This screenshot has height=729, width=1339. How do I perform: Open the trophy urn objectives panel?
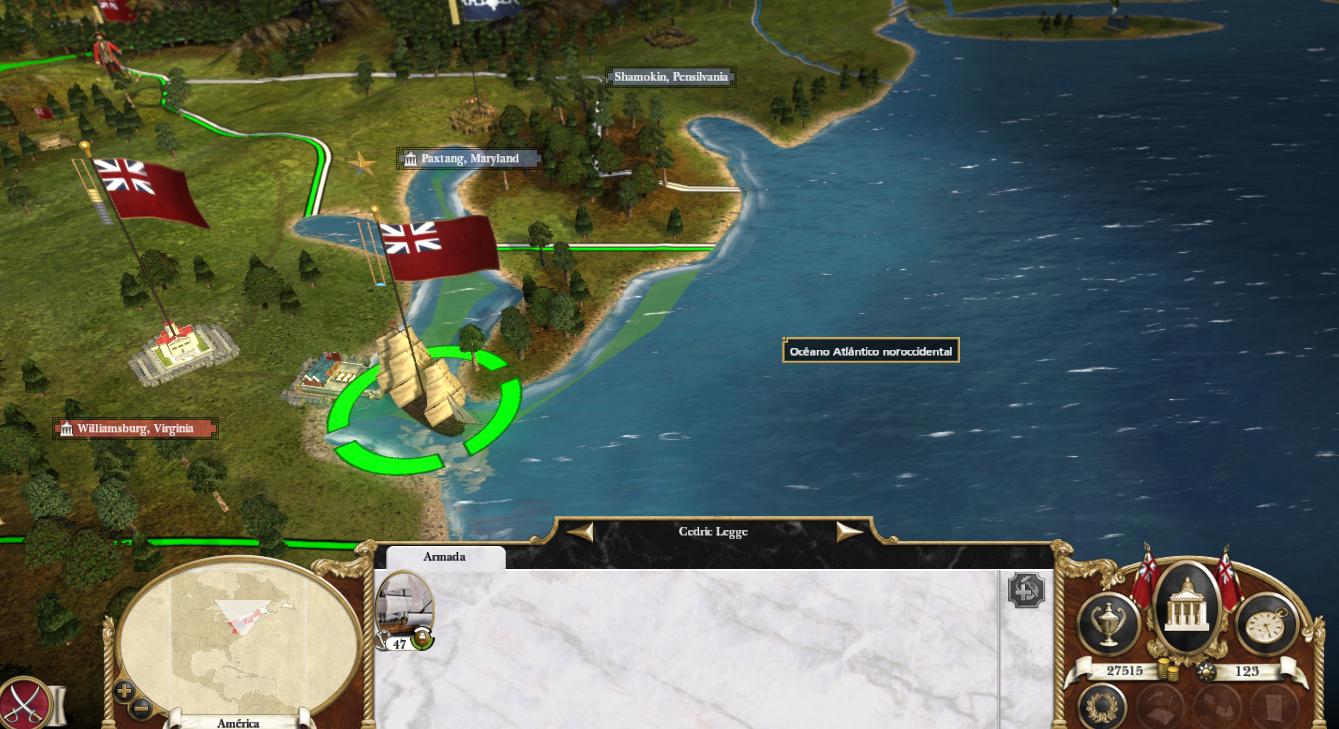[1109, 625]
